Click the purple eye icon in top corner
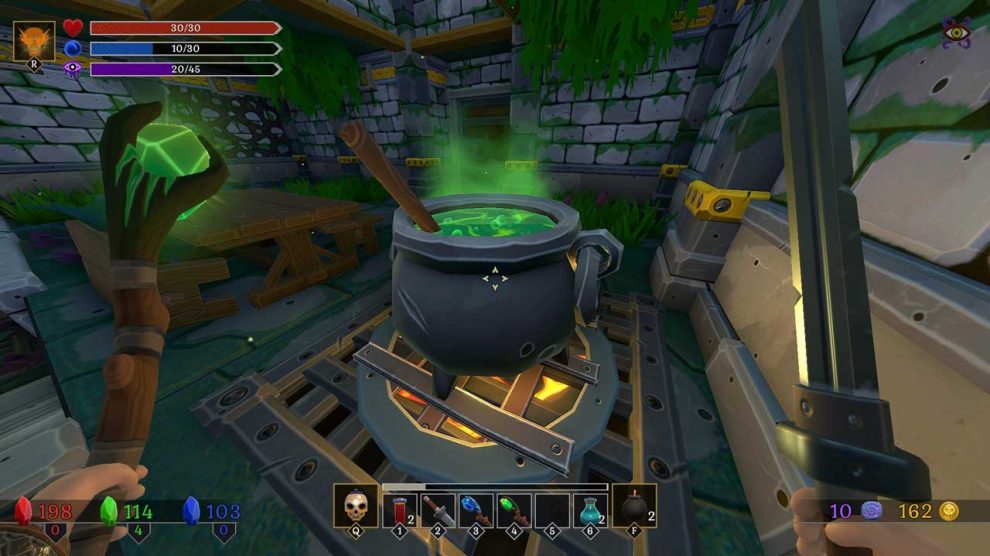 [x=957, y=32]
